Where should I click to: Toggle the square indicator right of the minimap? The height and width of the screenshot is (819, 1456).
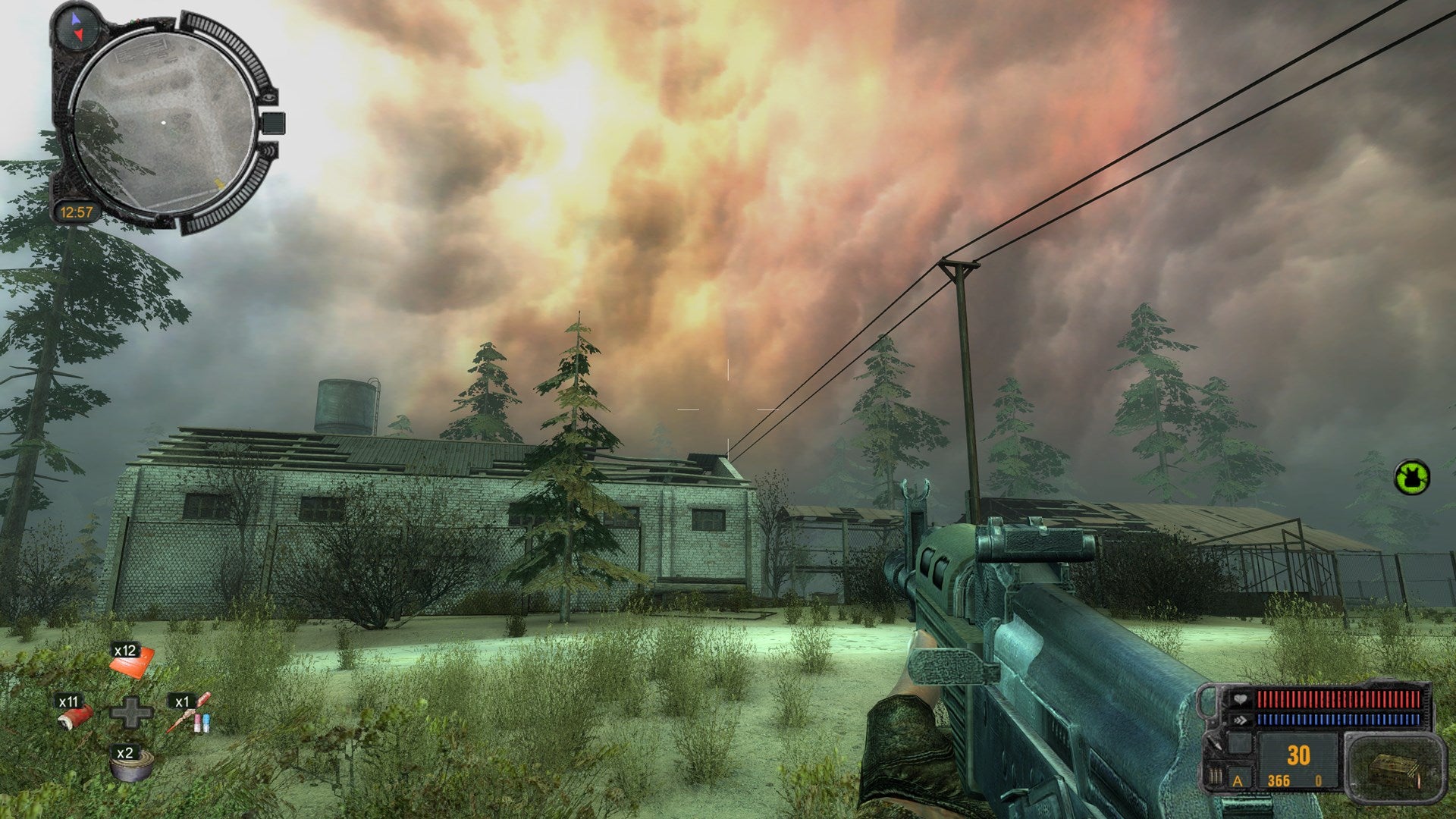tap(273, 121)
